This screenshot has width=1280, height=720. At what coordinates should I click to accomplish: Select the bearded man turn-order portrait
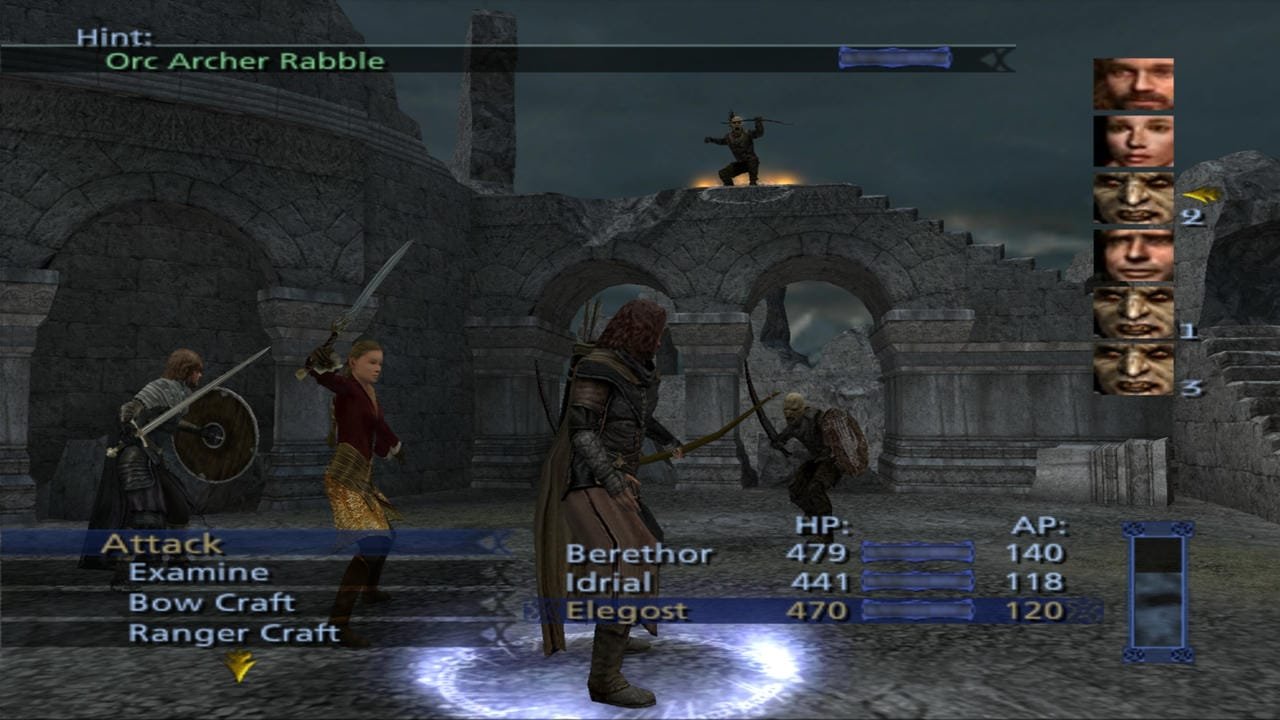point(1133,84)
